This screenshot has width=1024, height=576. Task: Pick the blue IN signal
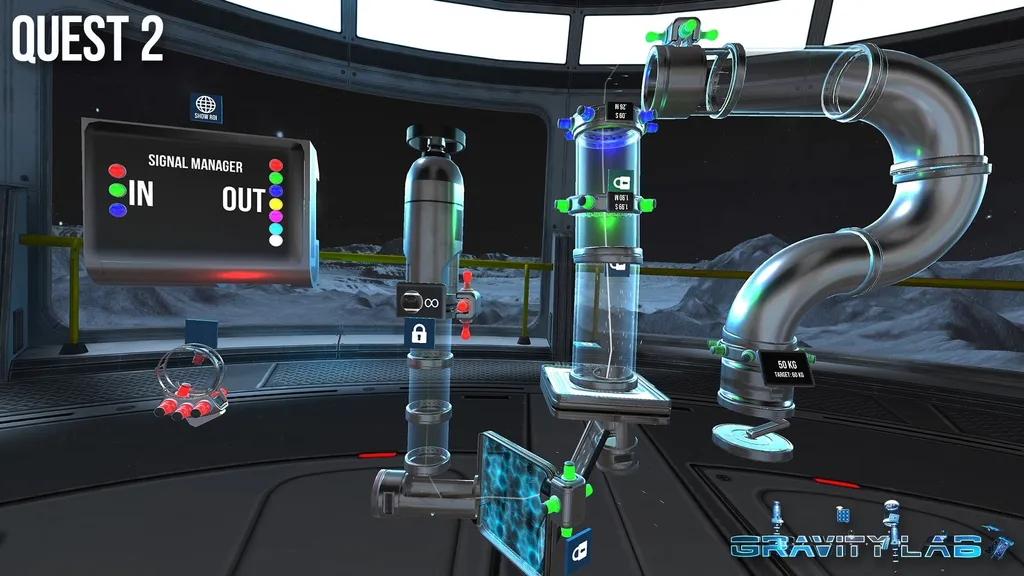point(117,210)
